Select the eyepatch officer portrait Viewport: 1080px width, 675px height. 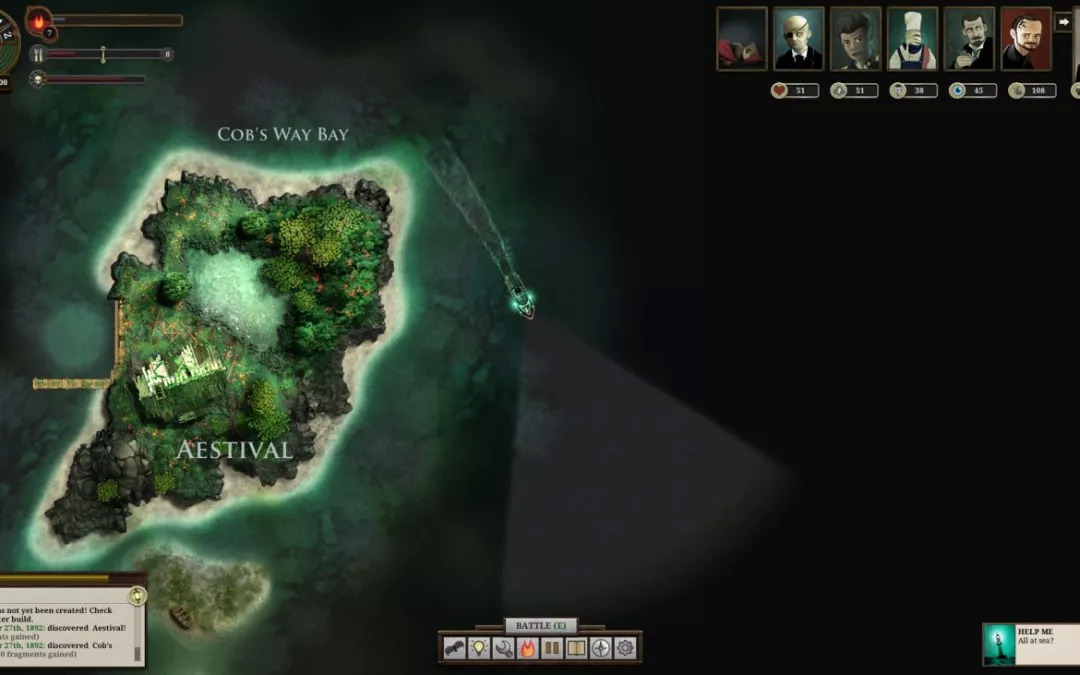pos(798,39)
